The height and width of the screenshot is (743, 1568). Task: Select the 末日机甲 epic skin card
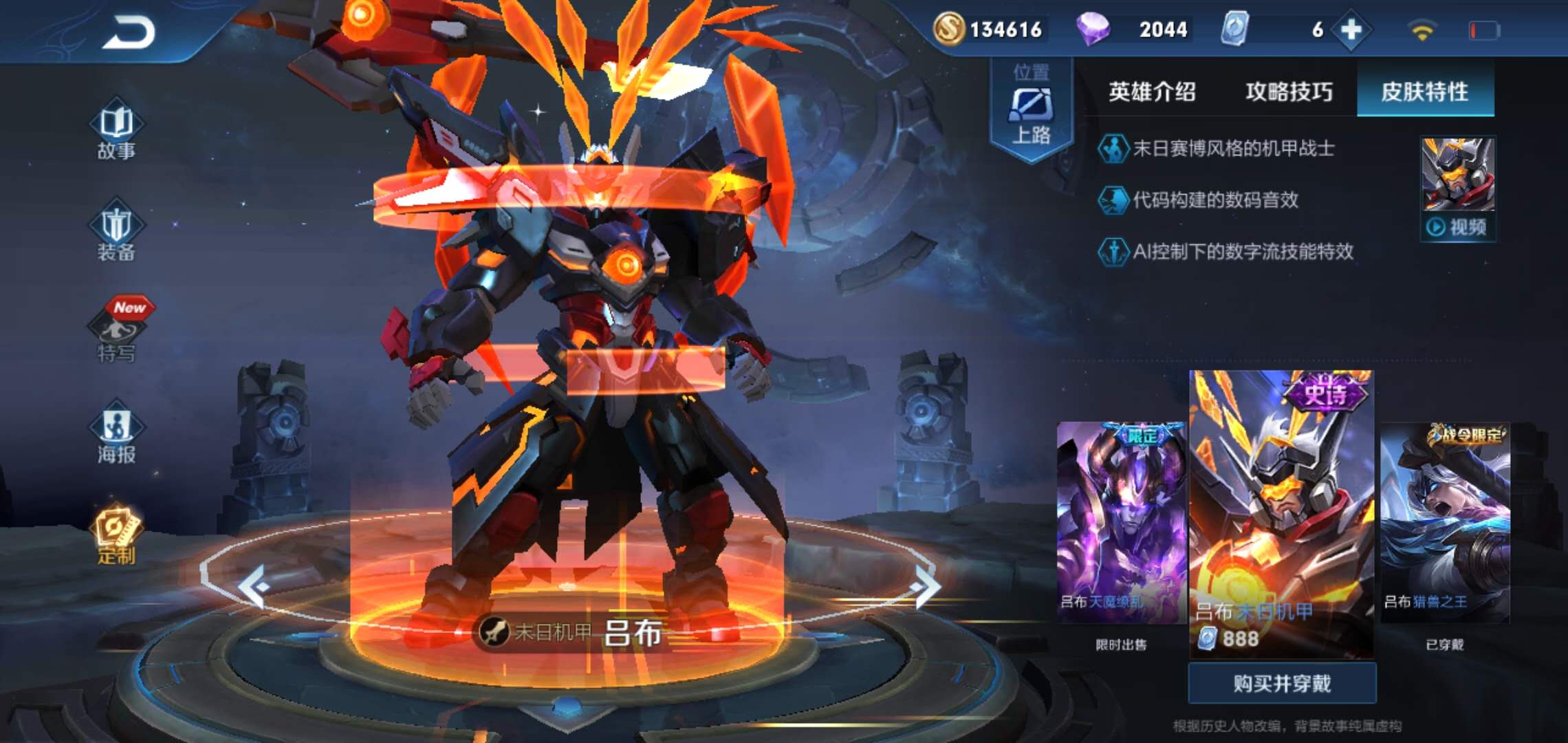[1281, 513]
